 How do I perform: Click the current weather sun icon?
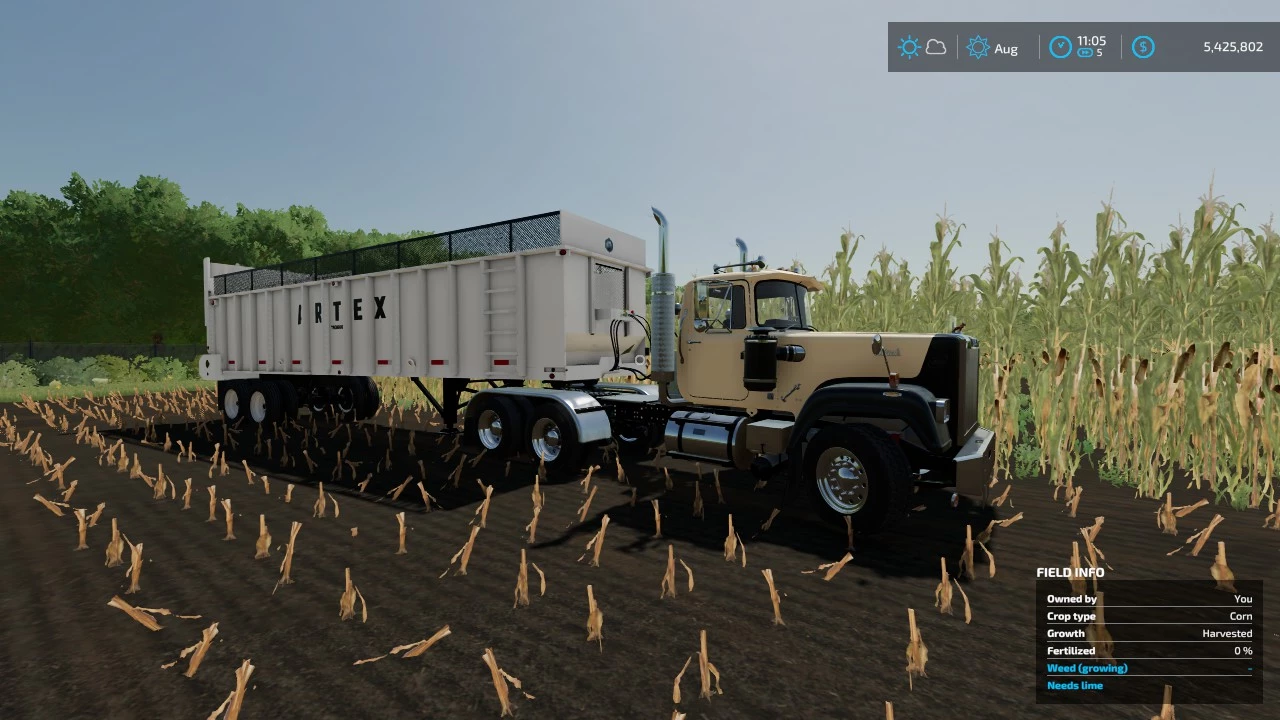click(x=909, y=47)
